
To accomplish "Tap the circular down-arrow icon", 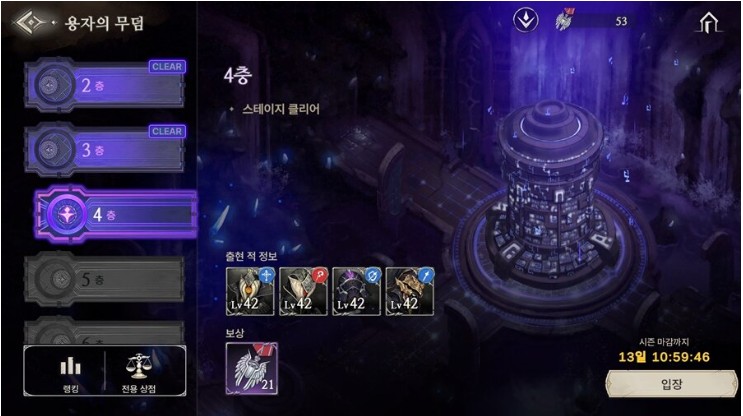I will [526, 20].
